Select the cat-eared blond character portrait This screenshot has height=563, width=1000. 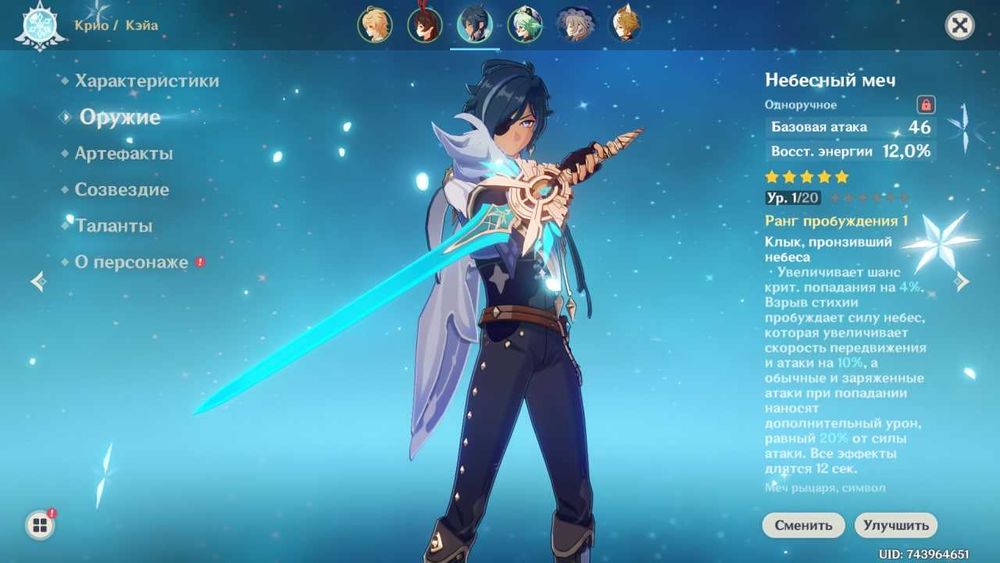point(625,25)
